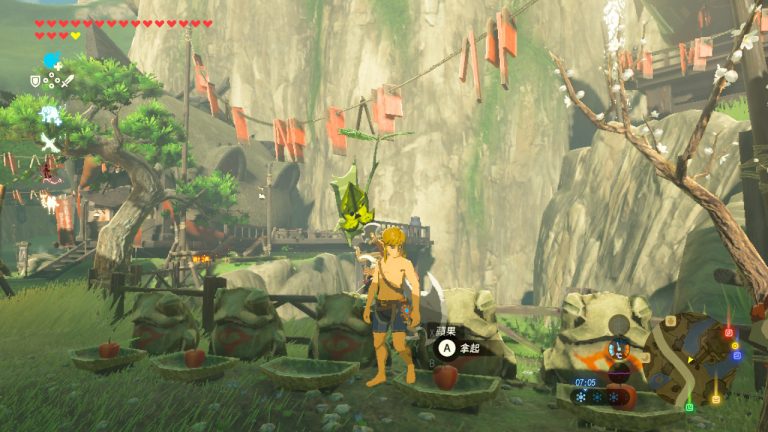Click the red champion ability icon

tap(49, 170)
